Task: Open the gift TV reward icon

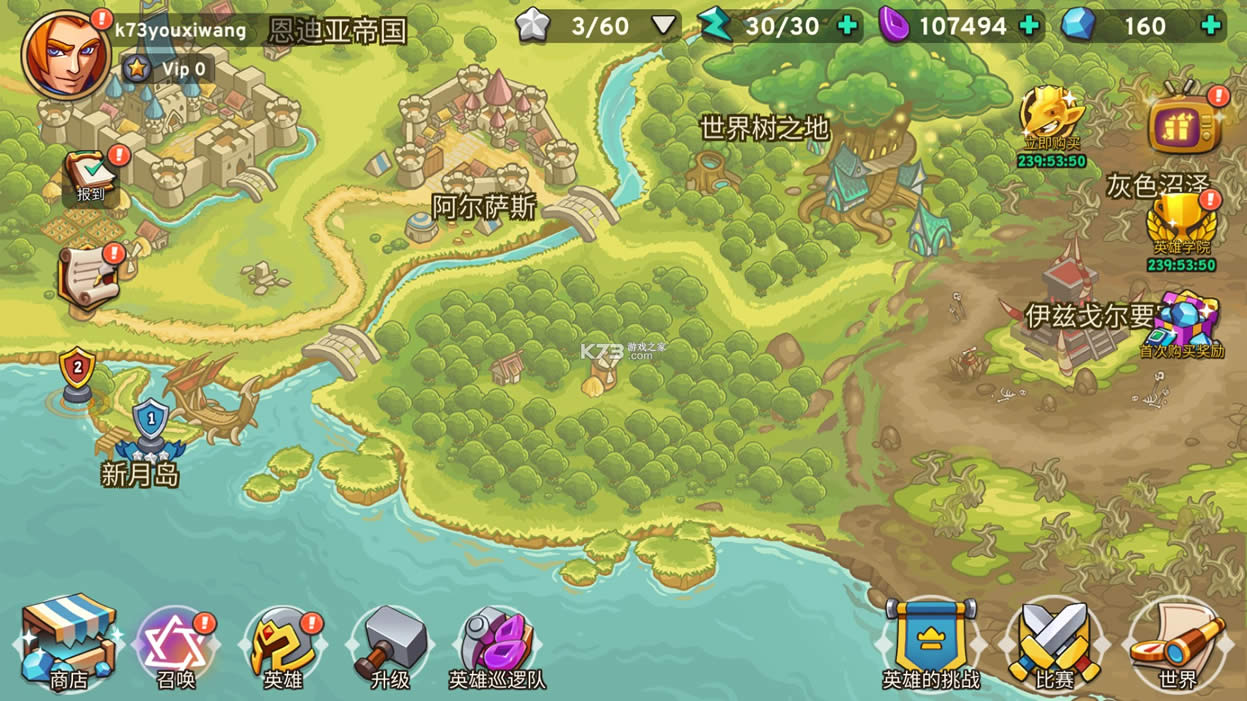Action: point(1185,124)
